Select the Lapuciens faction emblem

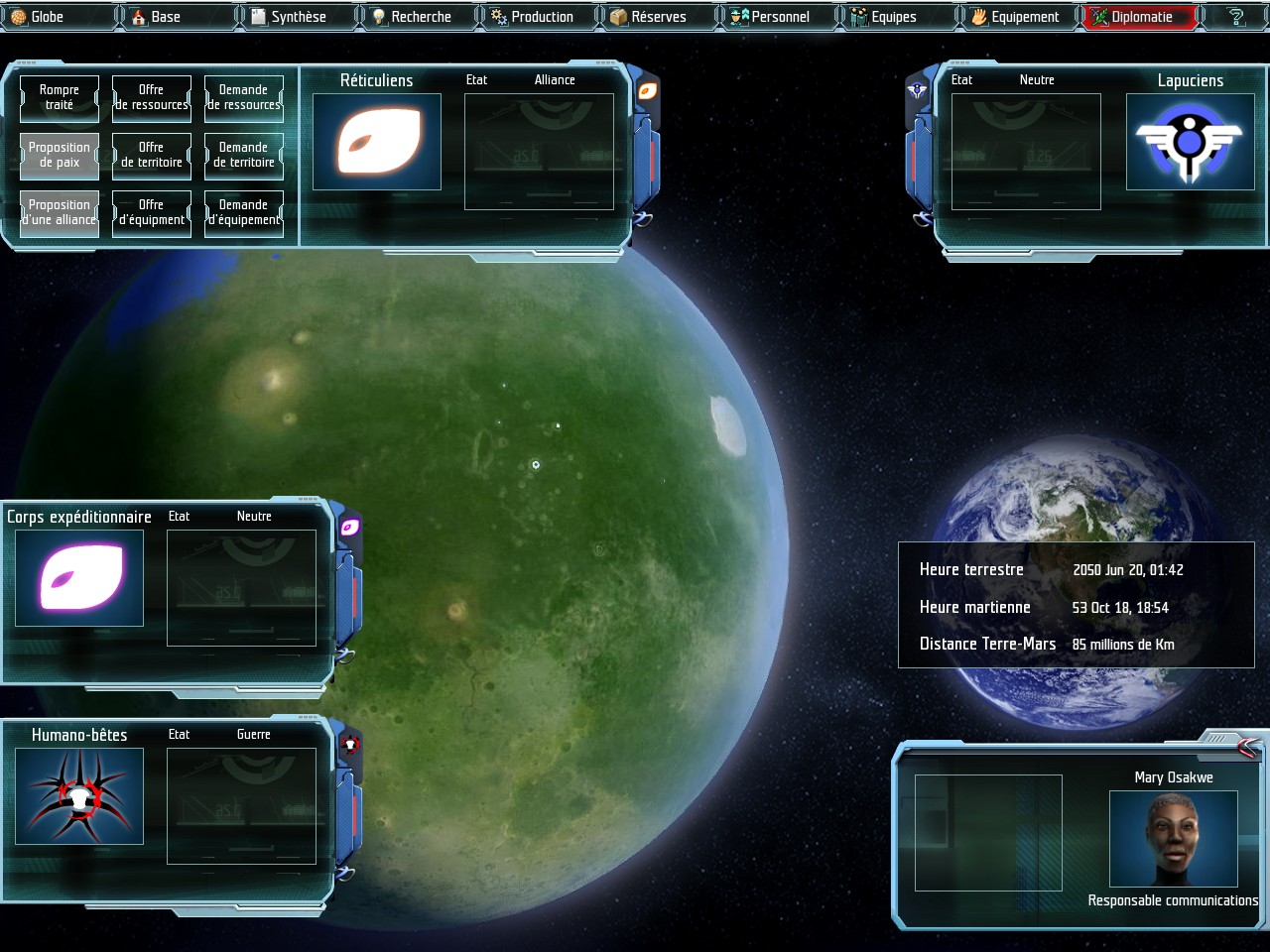(x=1190, y=142)
